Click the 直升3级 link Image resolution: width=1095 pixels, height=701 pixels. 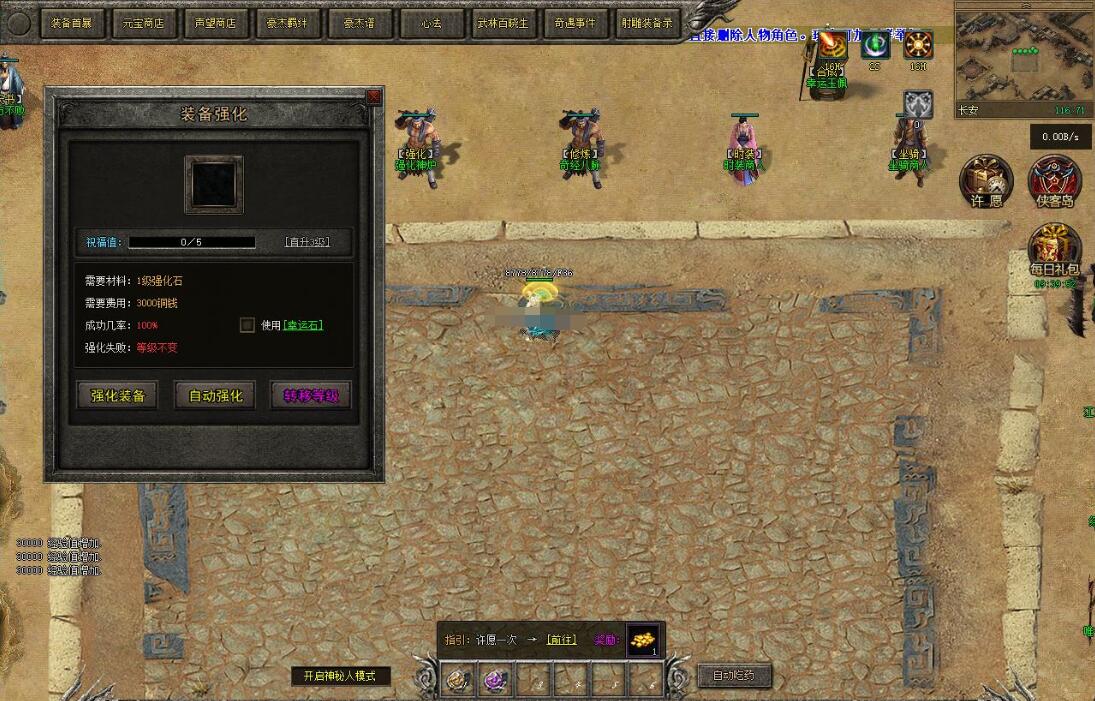(x=306, y=242)
